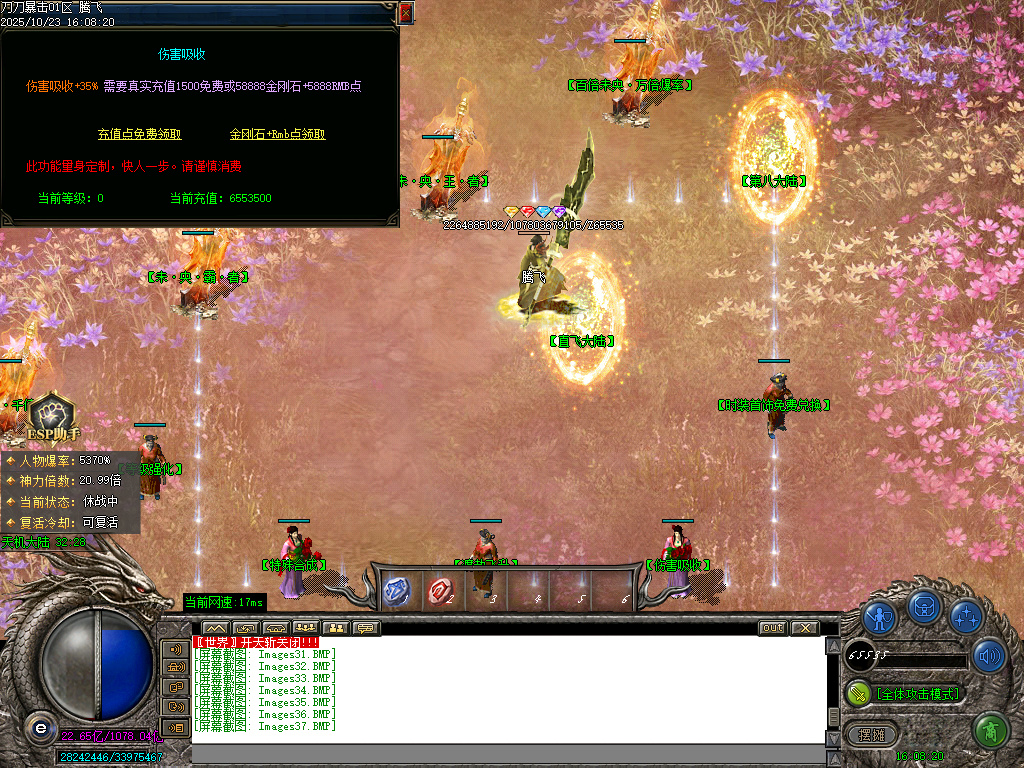Image resolution: width=1024 pixels, height=768 pixels.
Task: Use the blue rune in hotbar slot 1
Action: [397, 591]
